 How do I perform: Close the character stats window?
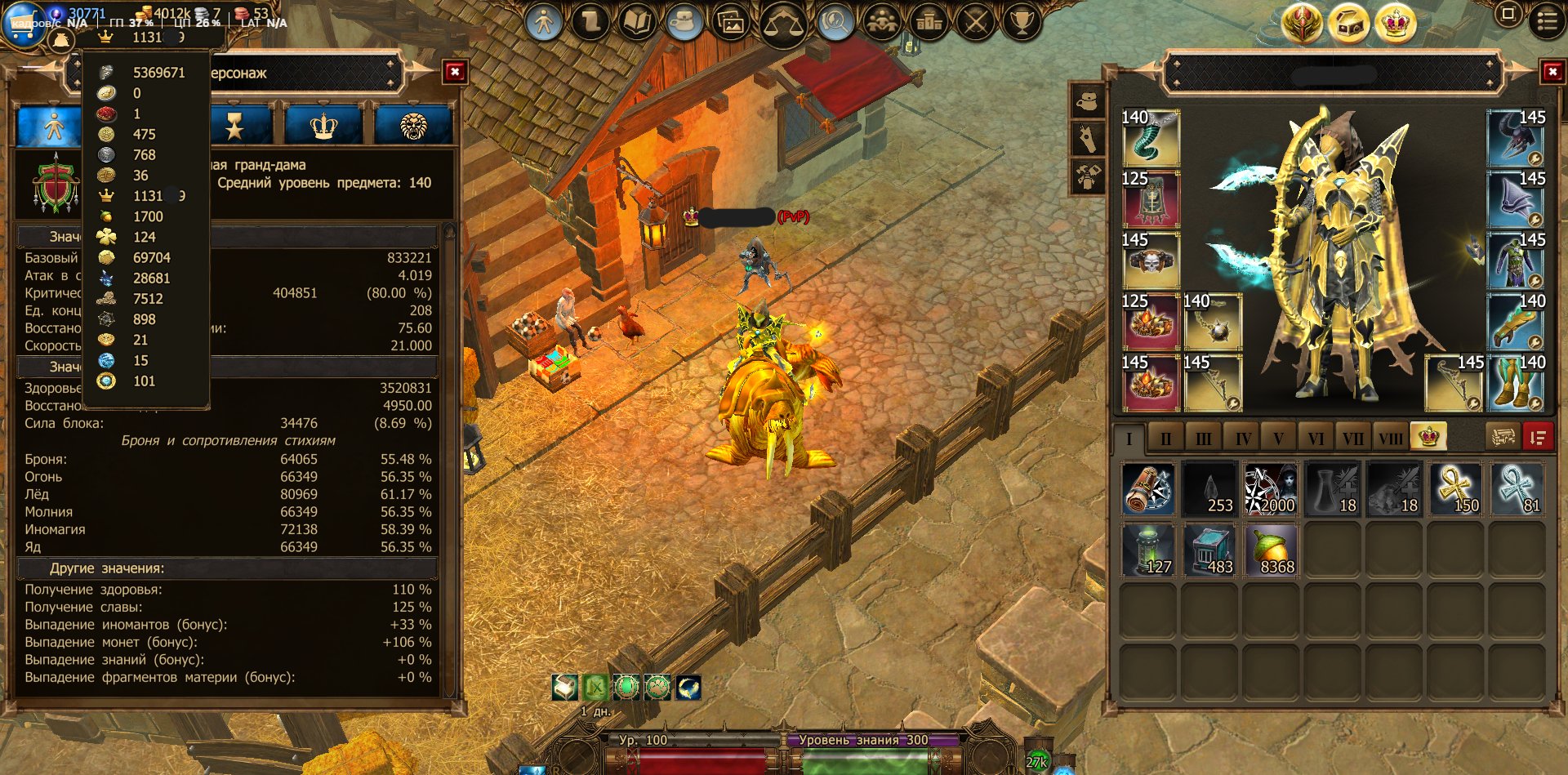coord(455,73)
